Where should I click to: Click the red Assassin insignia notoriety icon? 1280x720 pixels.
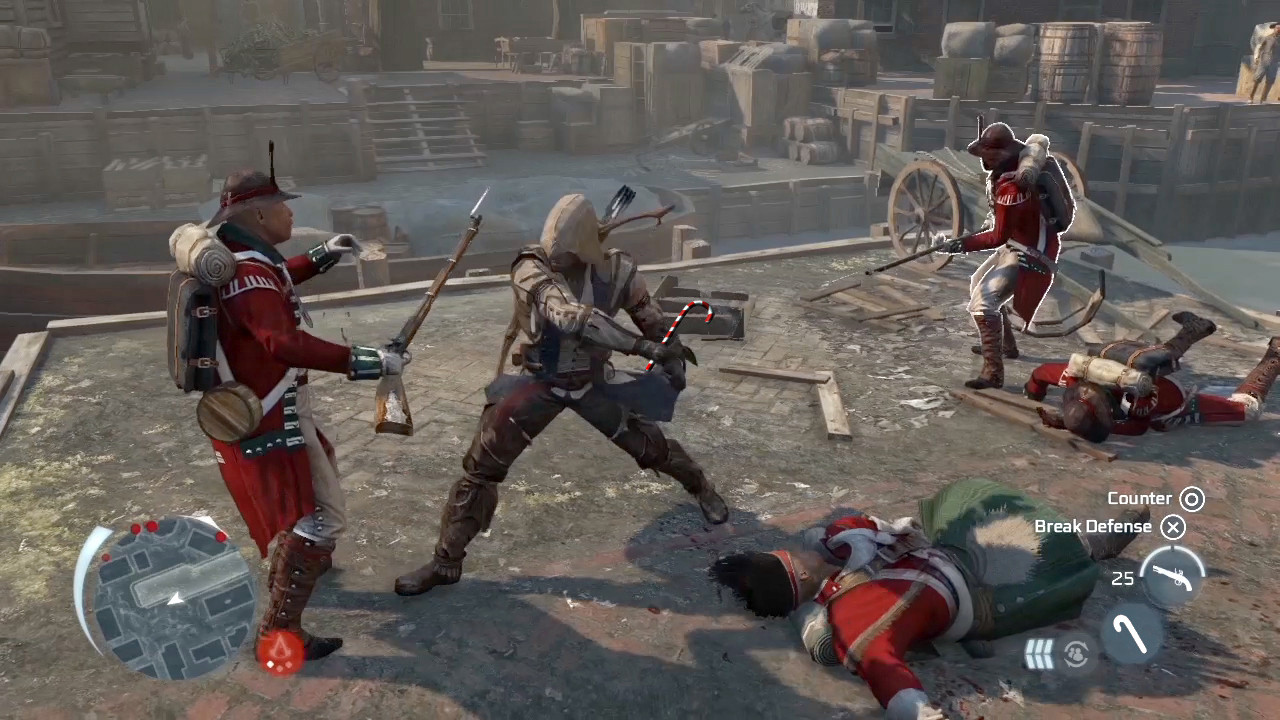click(x=279, y=652)
